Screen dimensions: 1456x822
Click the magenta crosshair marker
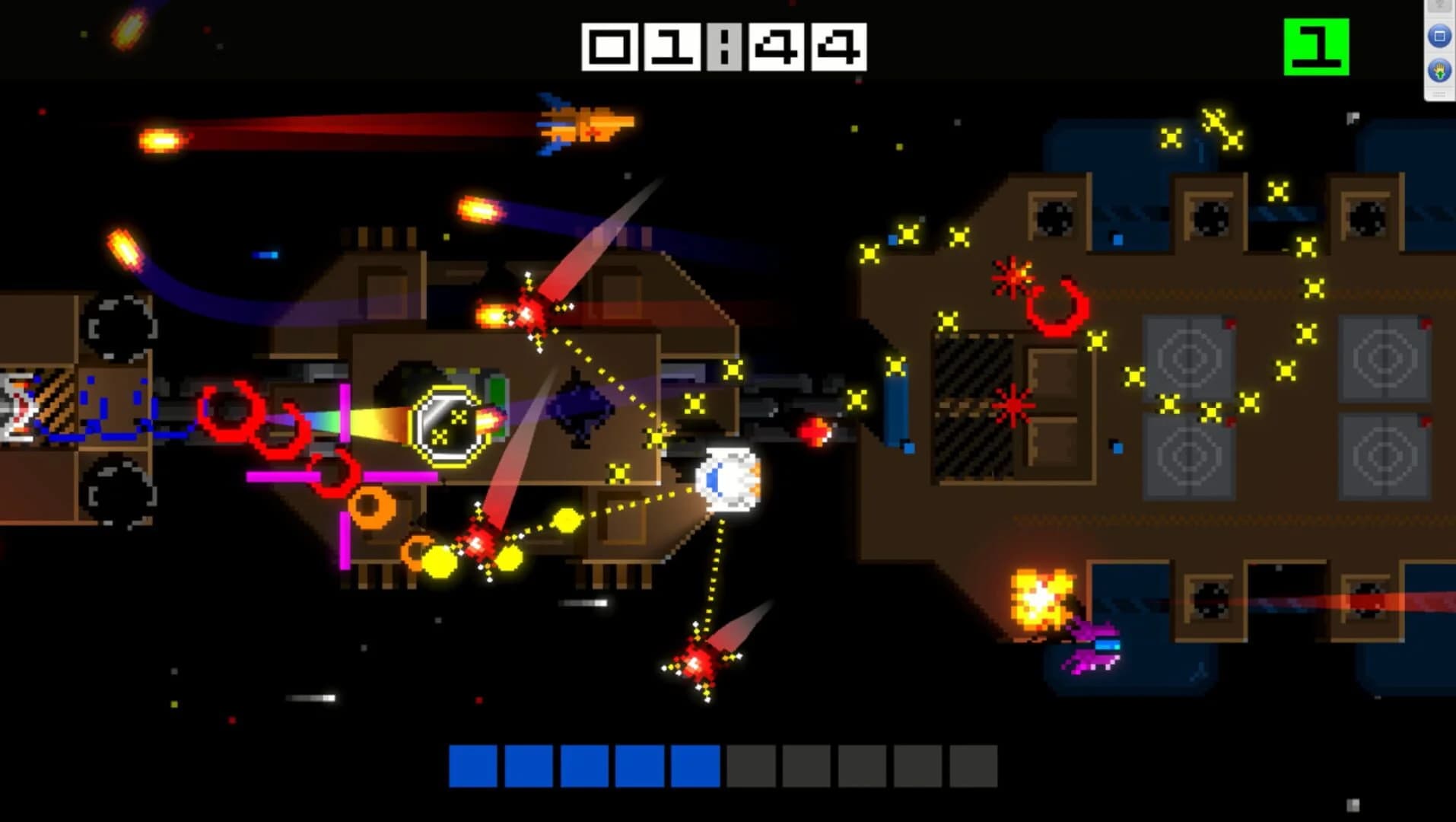[x=345, y=477]
